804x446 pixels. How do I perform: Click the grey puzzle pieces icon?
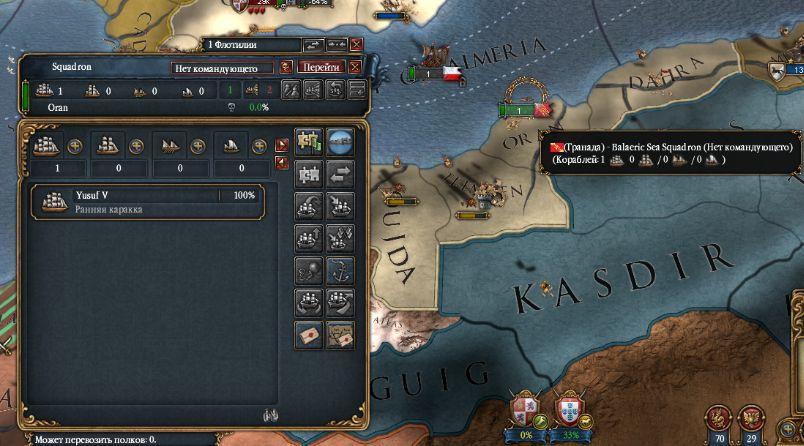pos(308,173)
